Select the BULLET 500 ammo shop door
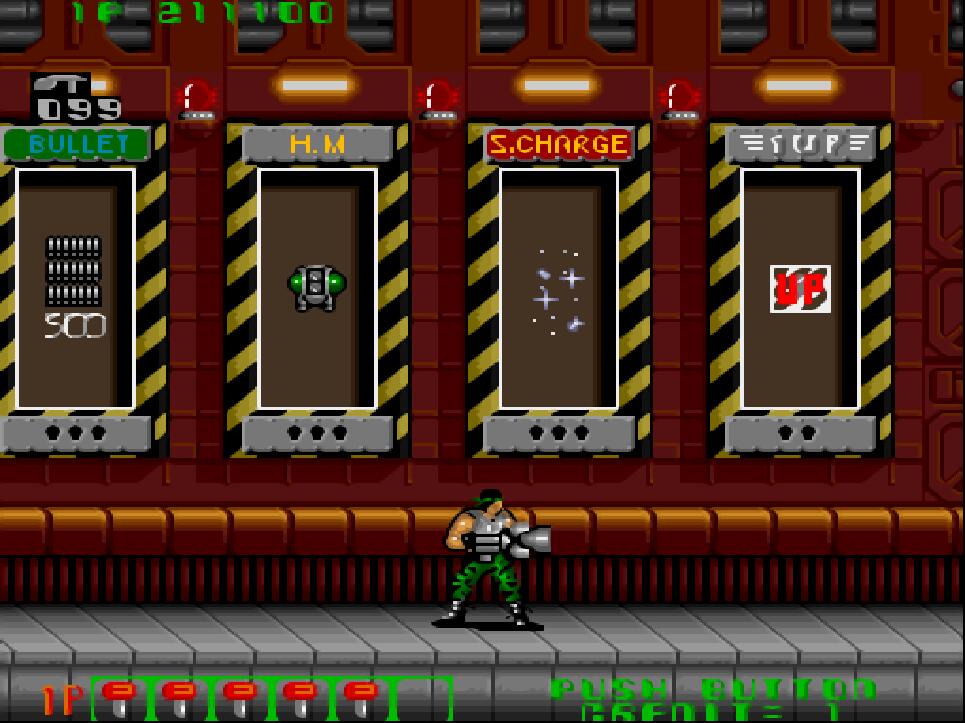 click(75, 289)
